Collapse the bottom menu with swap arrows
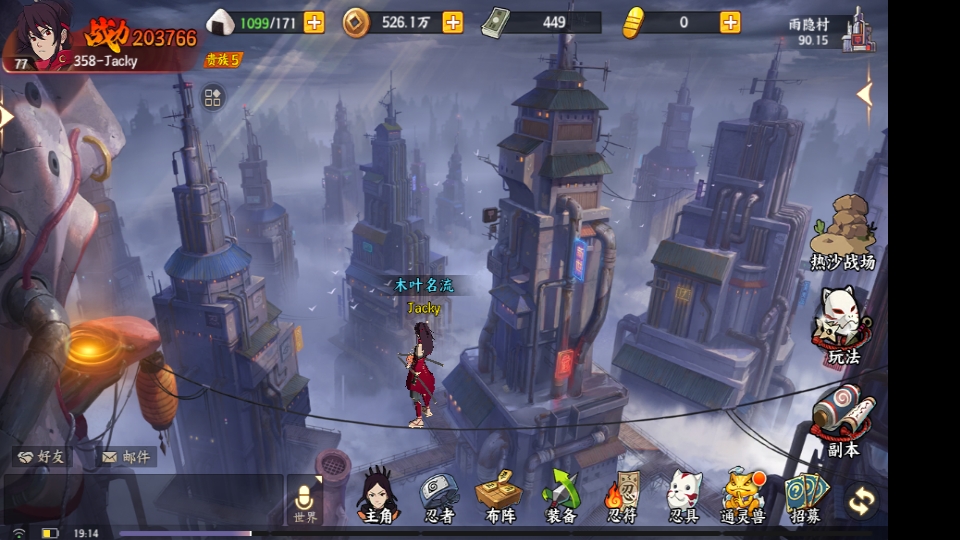The height and width of the screenshot is (540, 960). 861,500
